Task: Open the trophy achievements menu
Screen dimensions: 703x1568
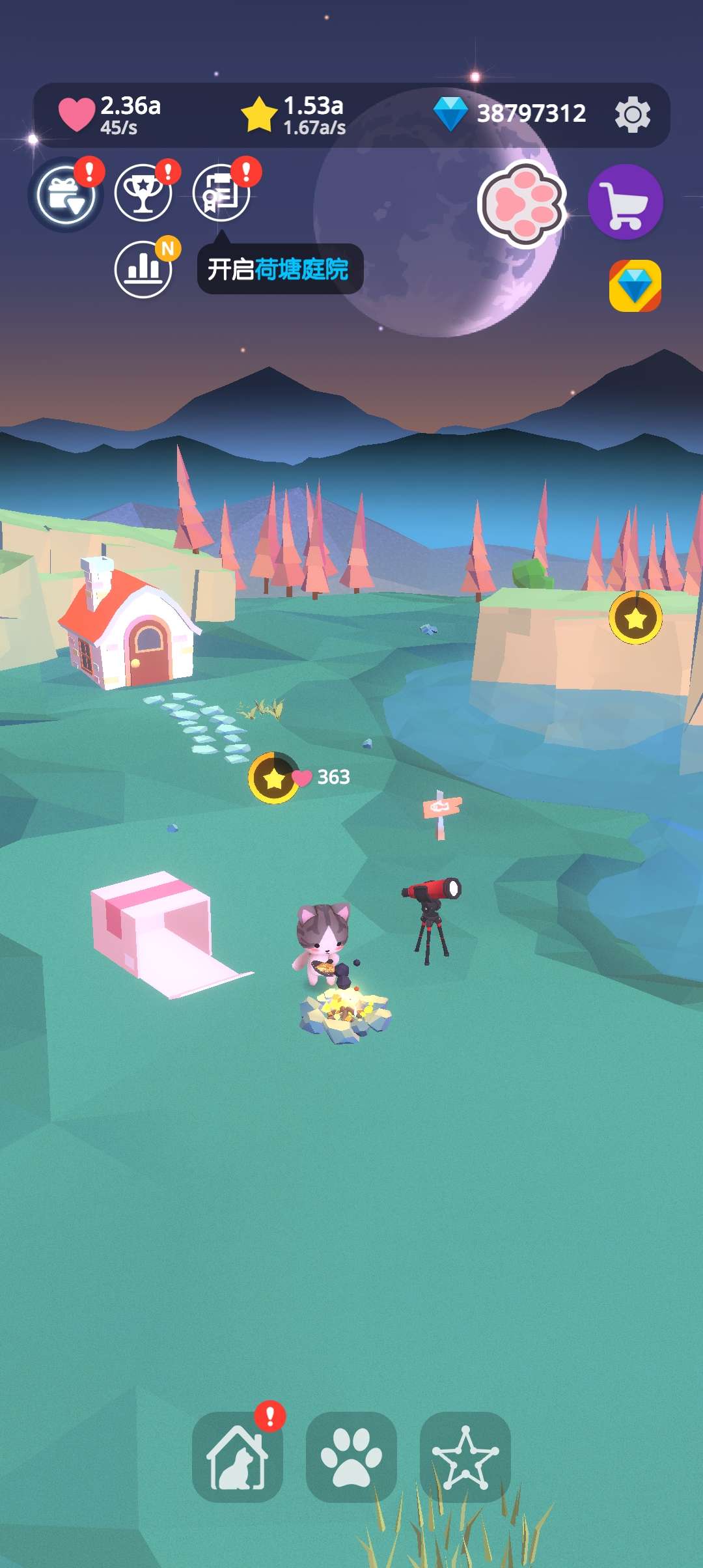Action: (x=143, y=193)
